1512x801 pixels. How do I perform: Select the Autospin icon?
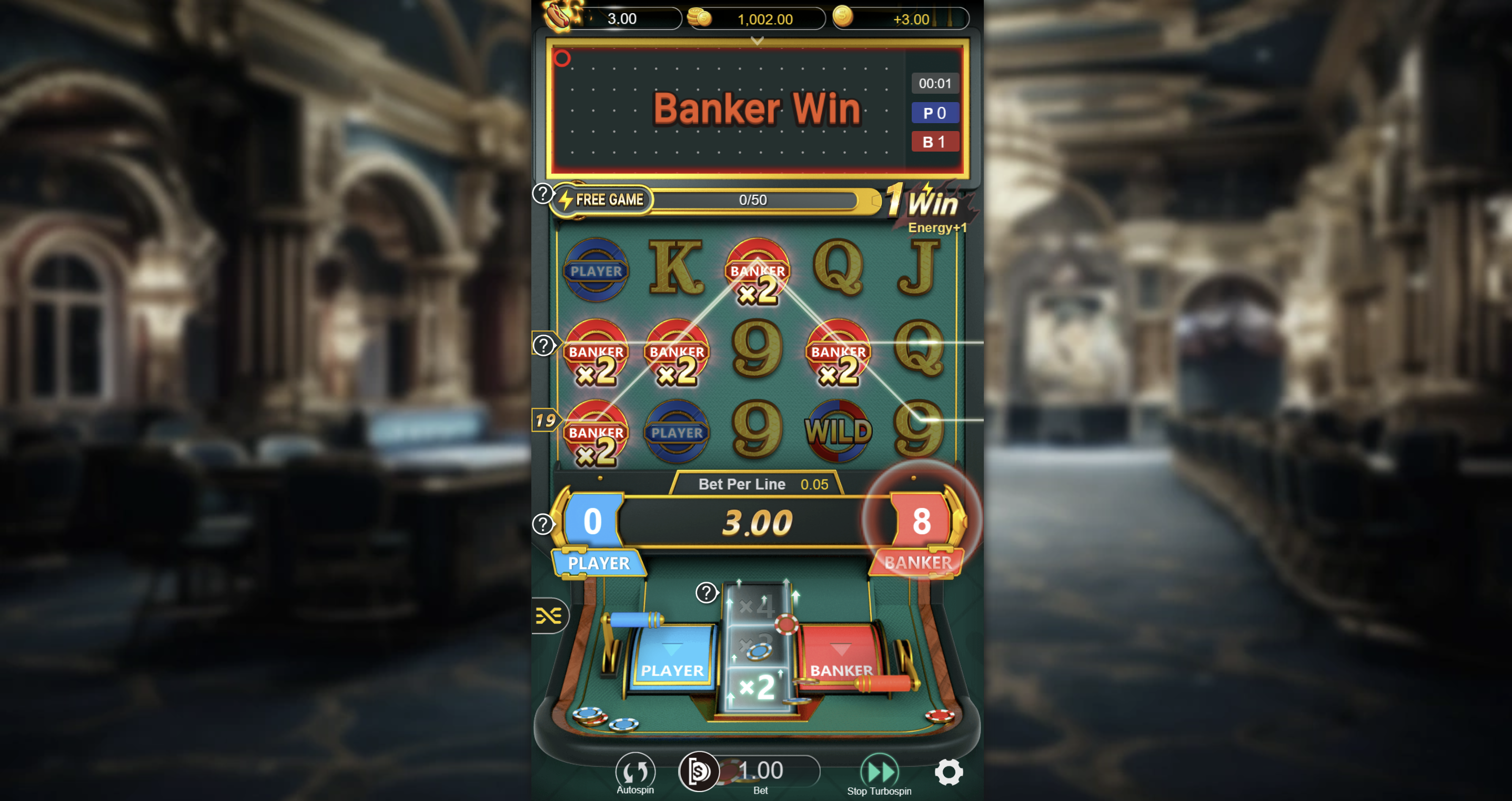[636, 771]
